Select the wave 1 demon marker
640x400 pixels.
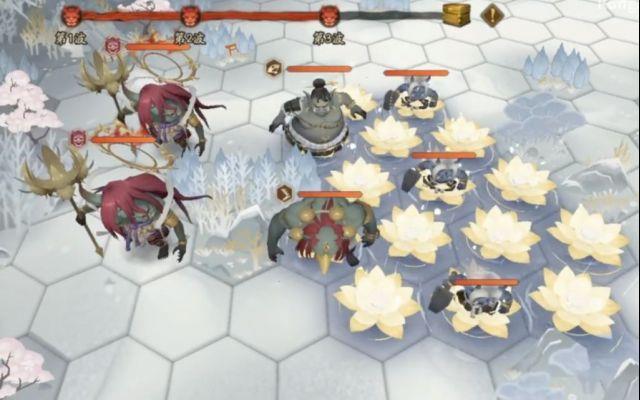point(73,16)
